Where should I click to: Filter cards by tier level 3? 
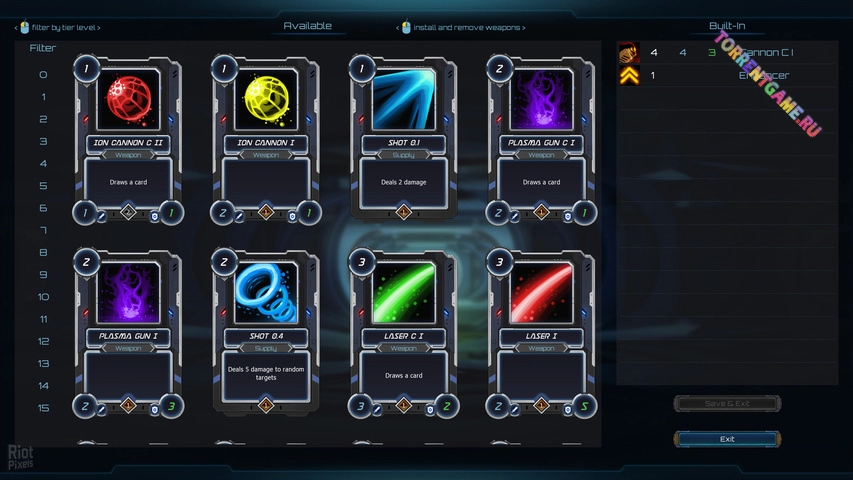pyautogui.click(x=43, y=142)
